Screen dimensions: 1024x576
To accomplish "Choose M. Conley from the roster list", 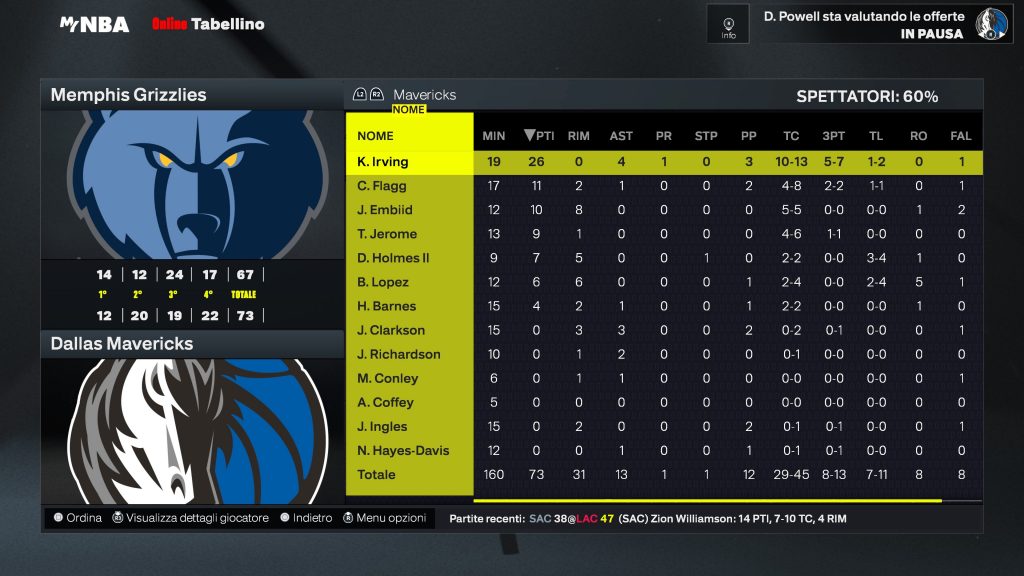I will pyautogui.click(x=388, y=378).
